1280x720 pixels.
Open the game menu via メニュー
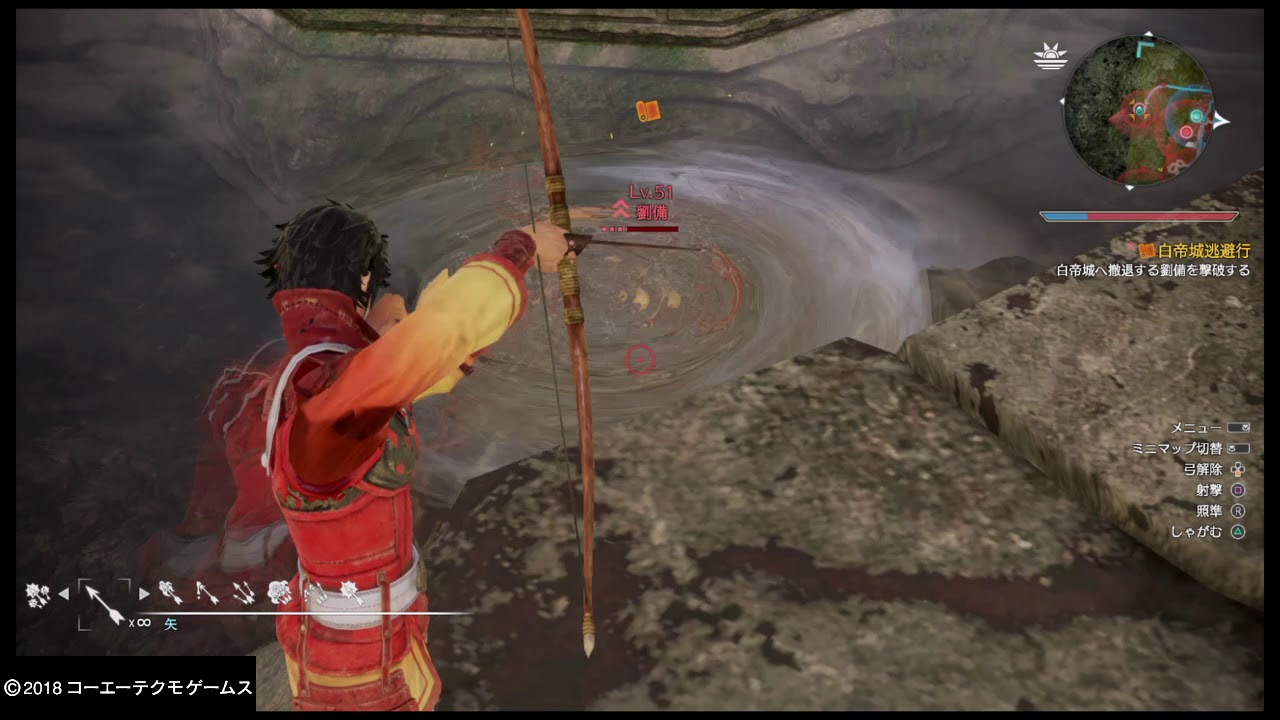tap(1238, 426)
